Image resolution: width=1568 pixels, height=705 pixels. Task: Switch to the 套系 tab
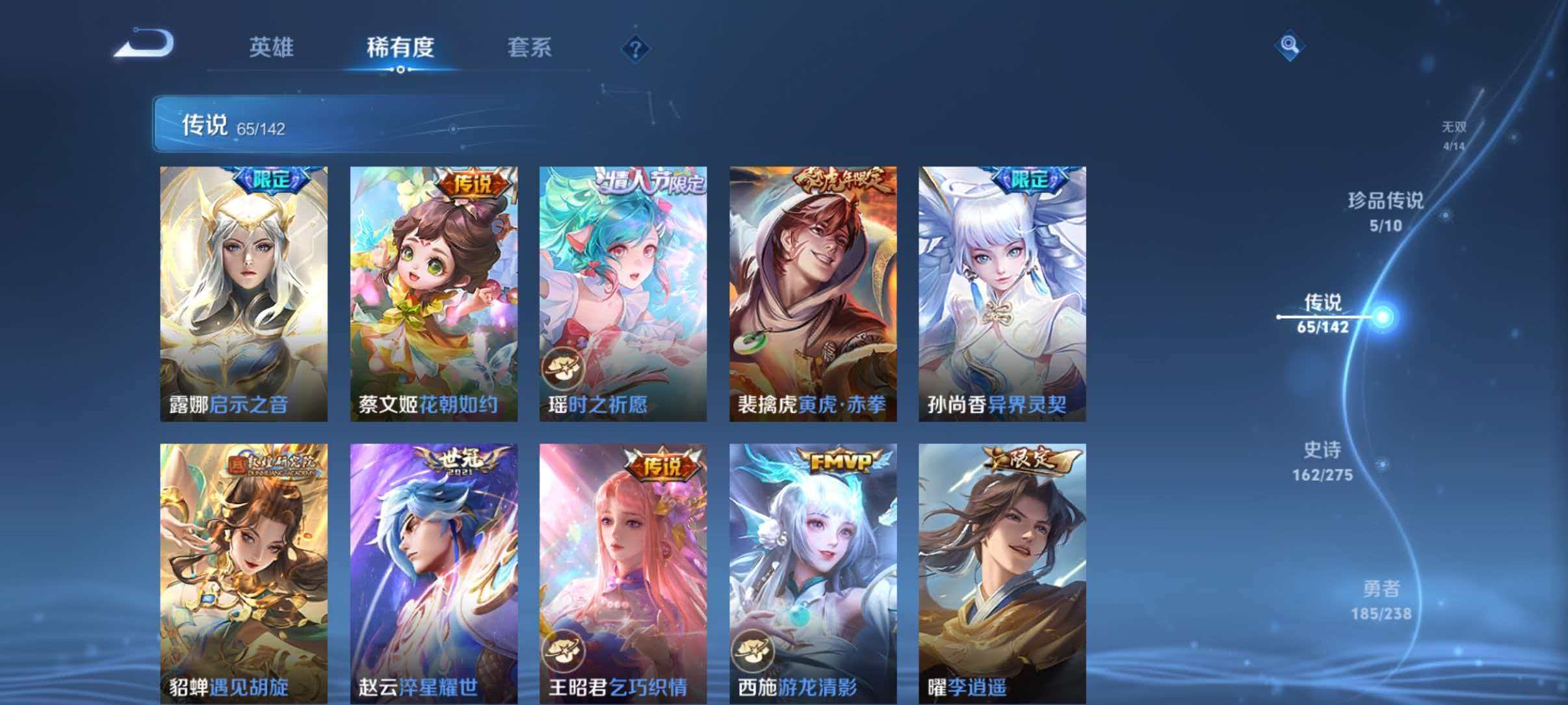click(530, 48)
